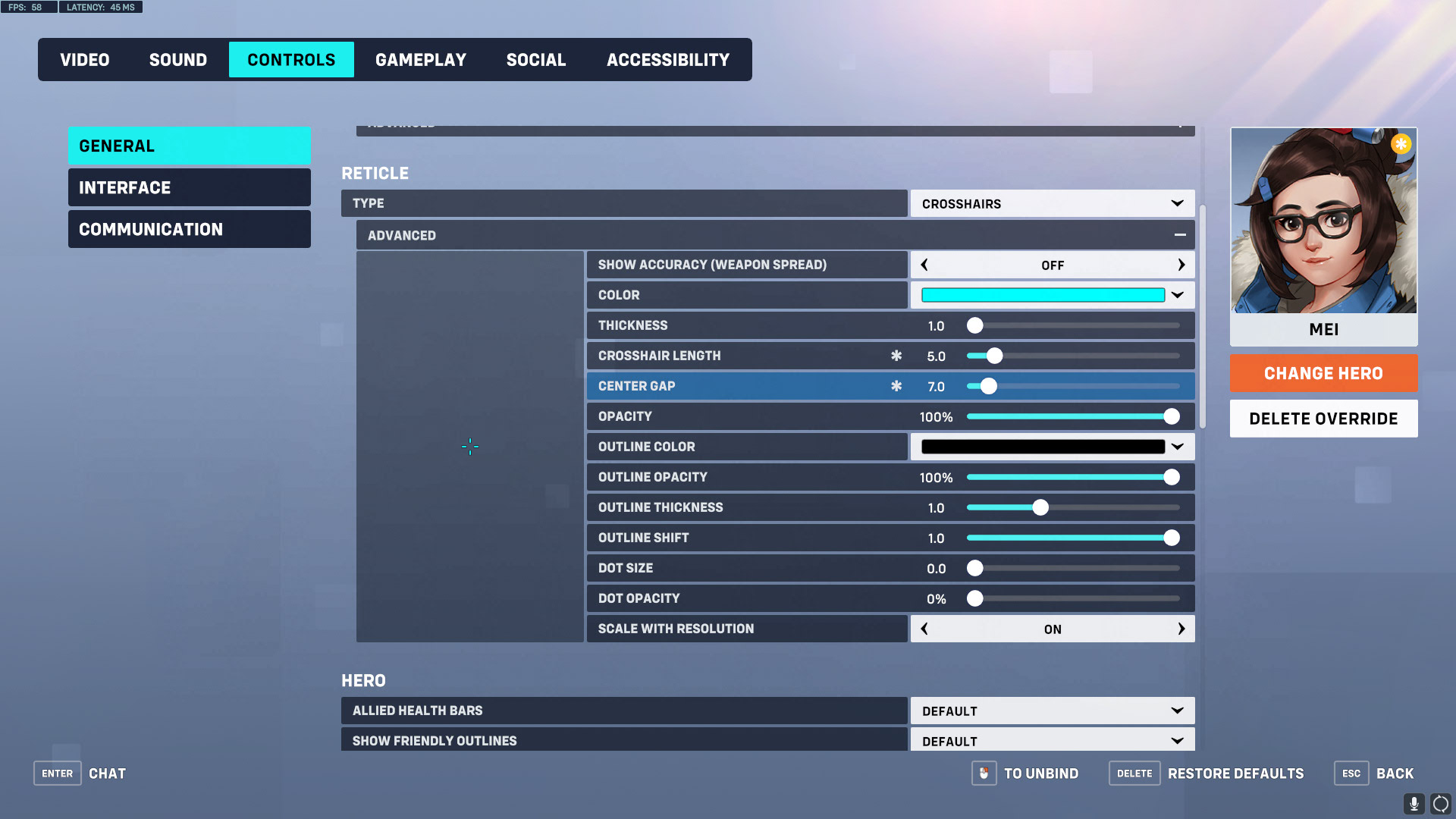The image size is (1456, 819).
Task: Switch Scale With Resolution using the right arrow
Action: pos(1181,629)
